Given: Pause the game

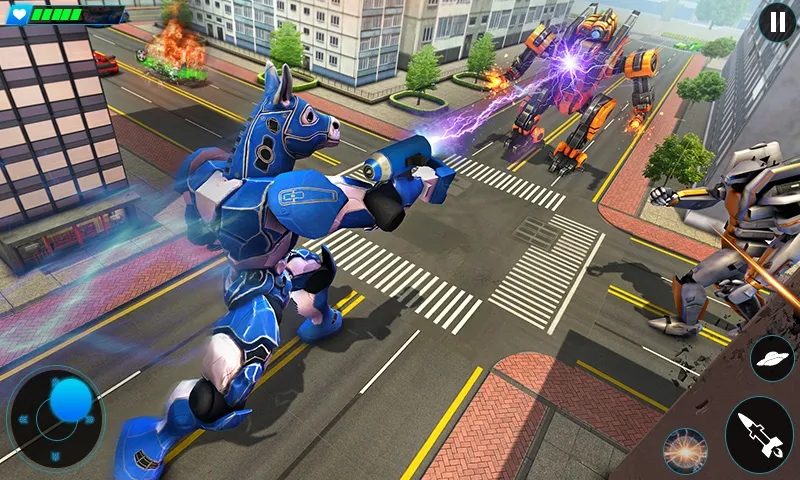Looking at the screenshot, I should click(777, 22).
